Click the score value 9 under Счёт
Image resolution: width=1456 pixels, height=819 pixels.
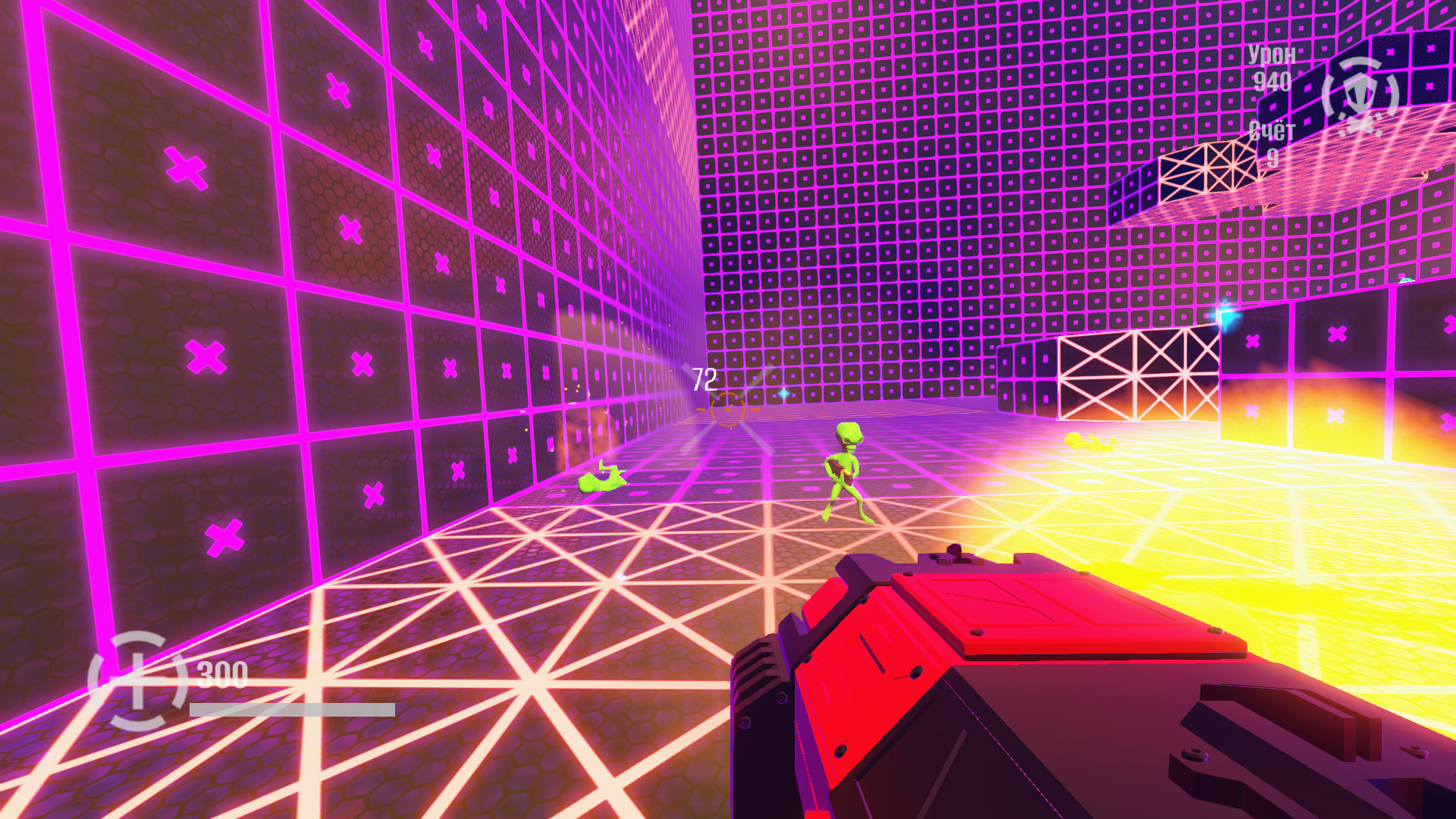click(1274, 158)
